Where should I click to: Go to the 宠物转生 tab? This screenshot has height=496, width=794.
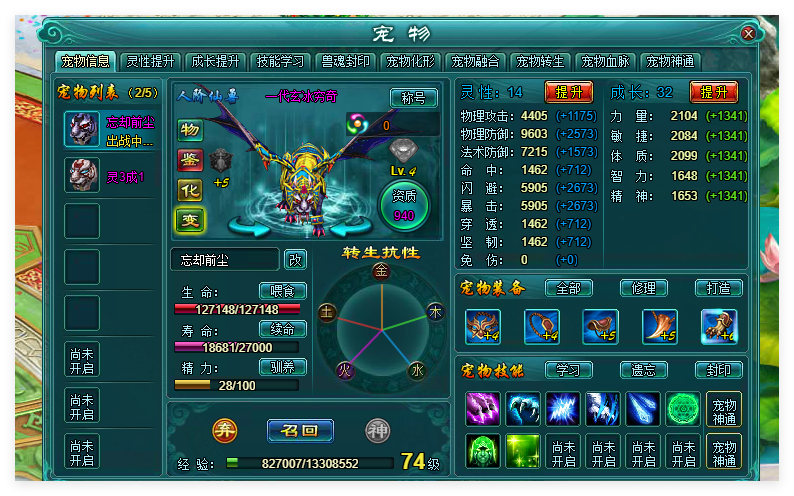(x=541, y=61)
